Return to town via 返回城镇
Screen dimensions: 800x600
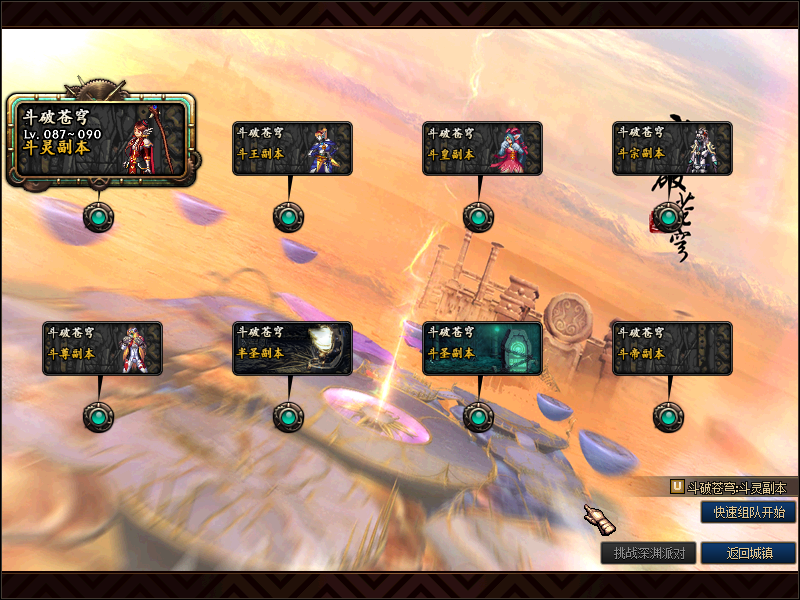(748, 553)
